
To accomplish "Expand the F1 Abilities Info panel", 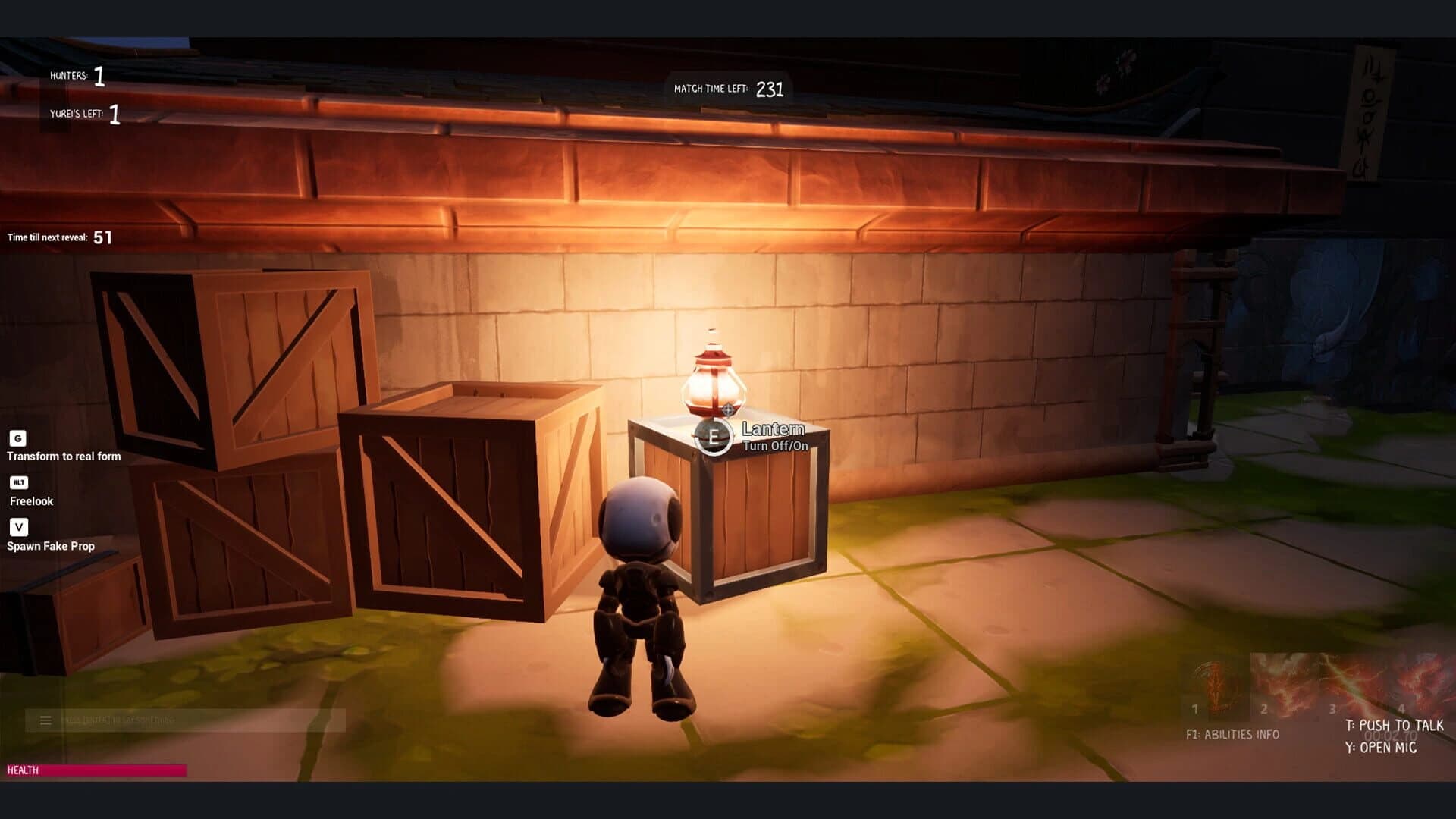I will coord(1232,733).
